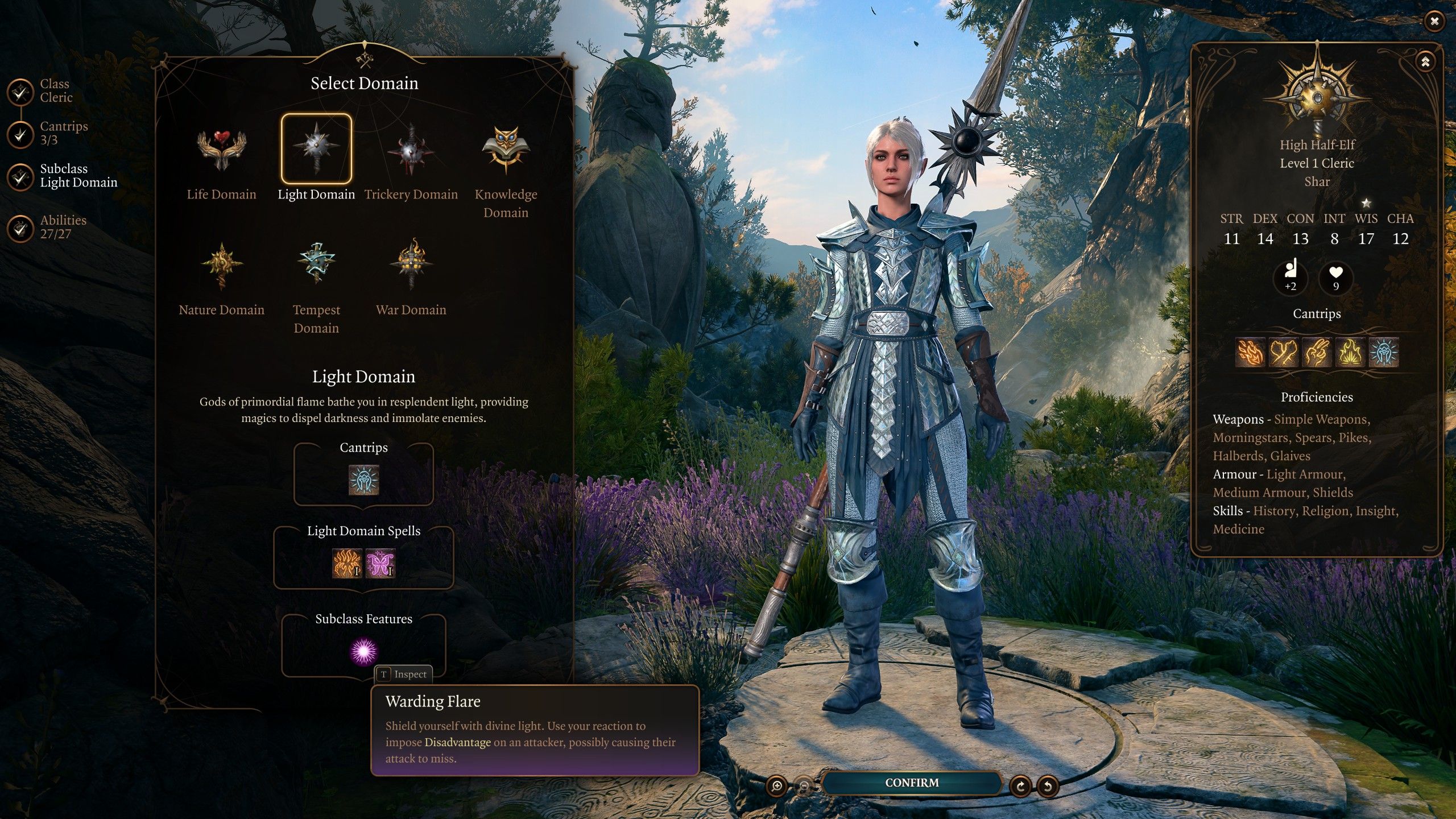Choose the Light Domain icon

[316, 149]
